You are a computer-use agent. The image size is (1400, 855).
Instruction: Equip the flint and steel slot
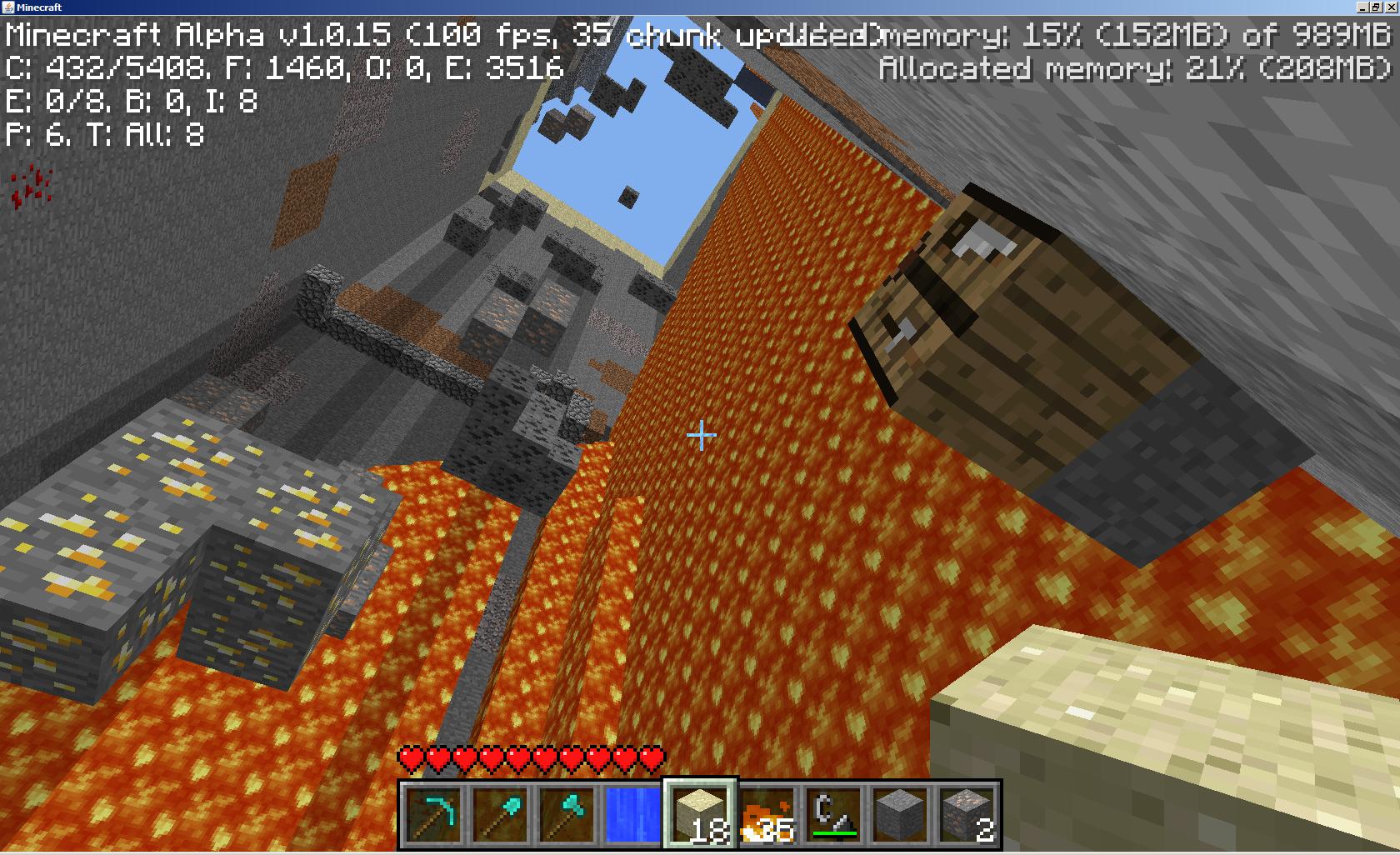pyautogui.click(x=833, y=814)
